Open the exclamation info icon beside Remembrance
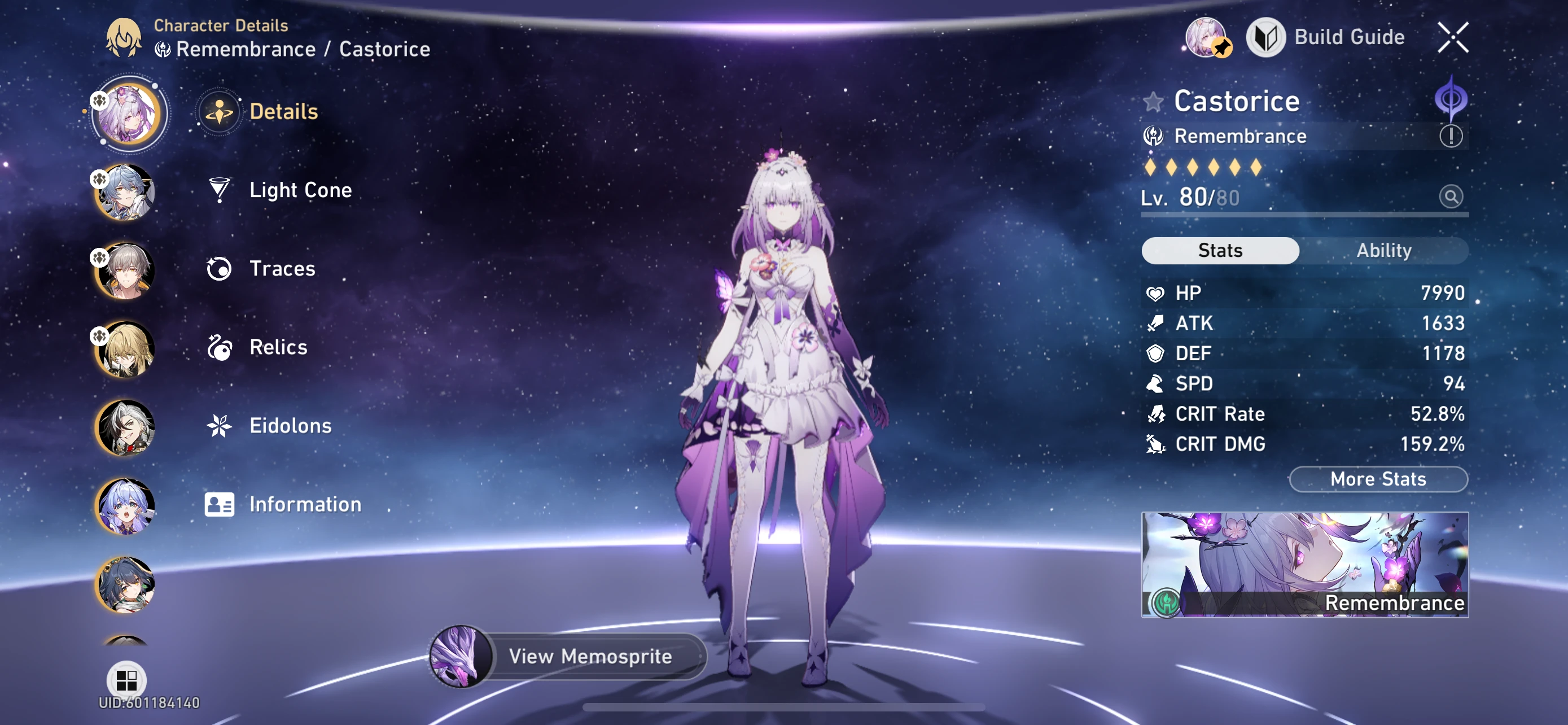This screenshot has height=725, width=1568. (1451, 136)
